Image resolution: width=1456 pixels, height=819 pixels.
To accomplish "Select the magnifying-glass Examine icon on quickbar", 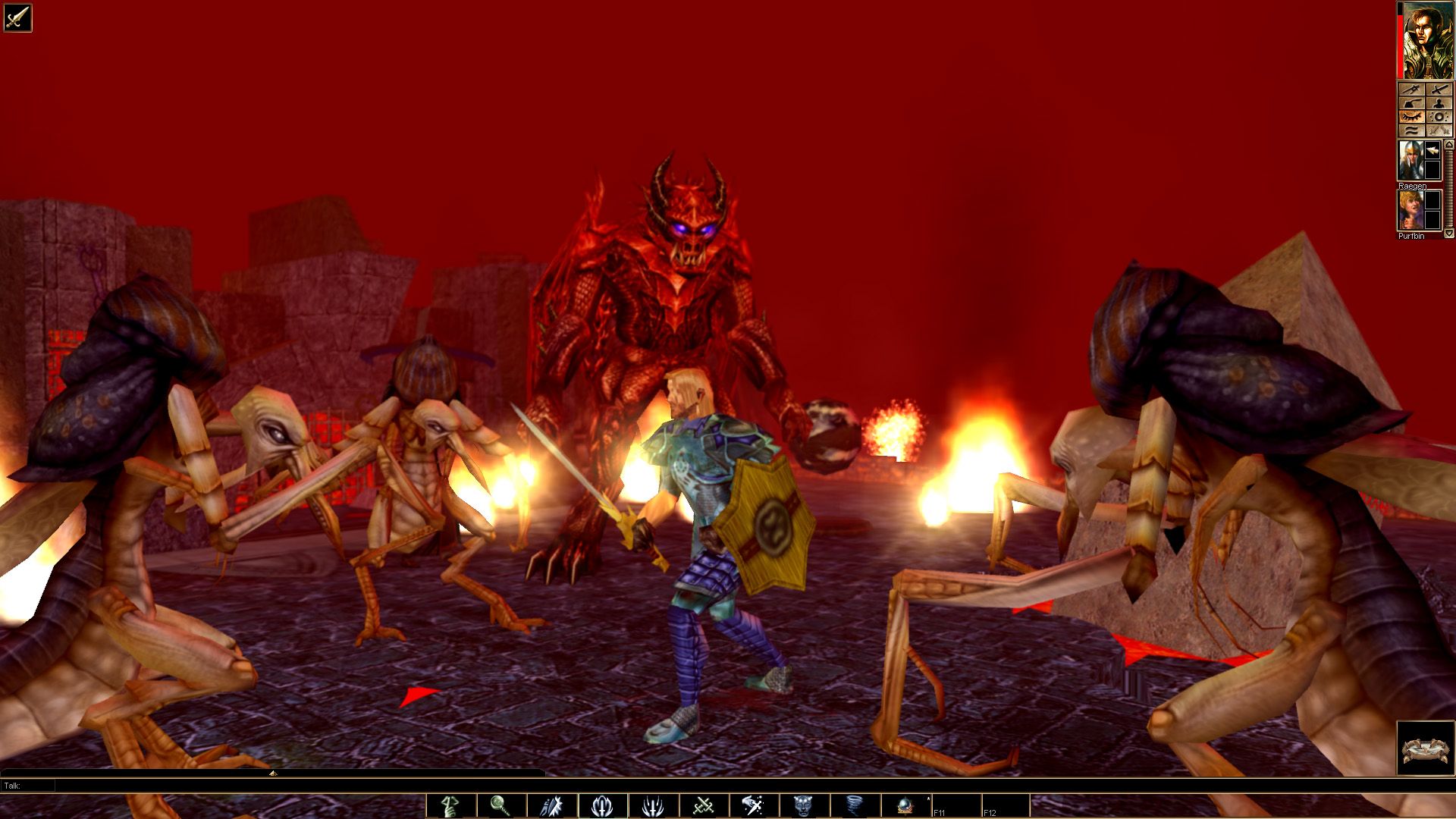I will (x=499, y=805).
